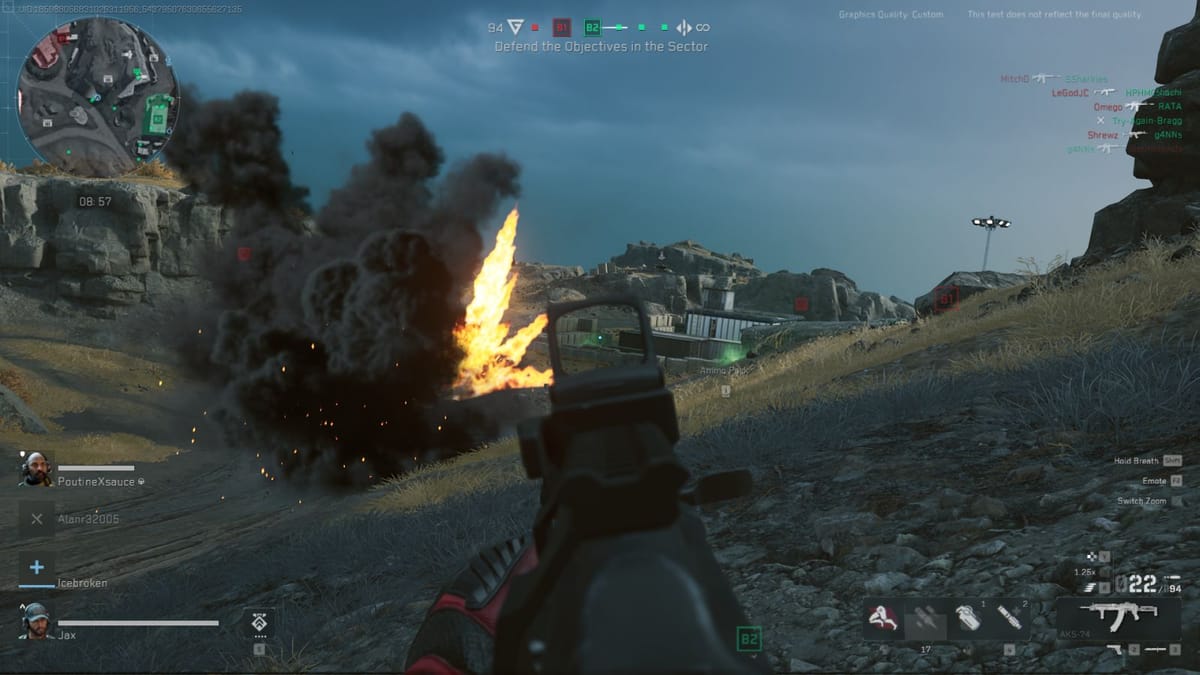The height and width of the screenshot is (675, 1200).
Task: Use the red specialist gadget slot
Action: (x=885, y=619)
